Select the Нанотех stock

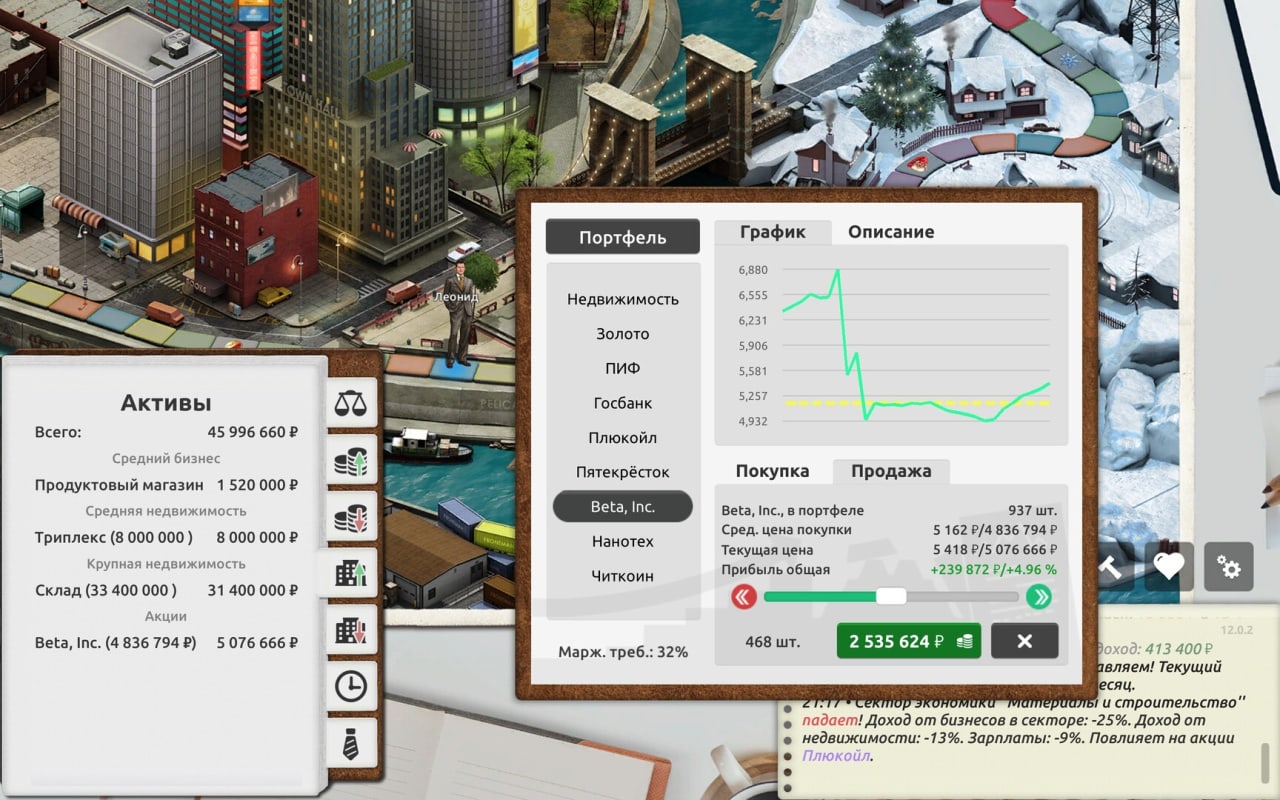[x=622, y=541]
